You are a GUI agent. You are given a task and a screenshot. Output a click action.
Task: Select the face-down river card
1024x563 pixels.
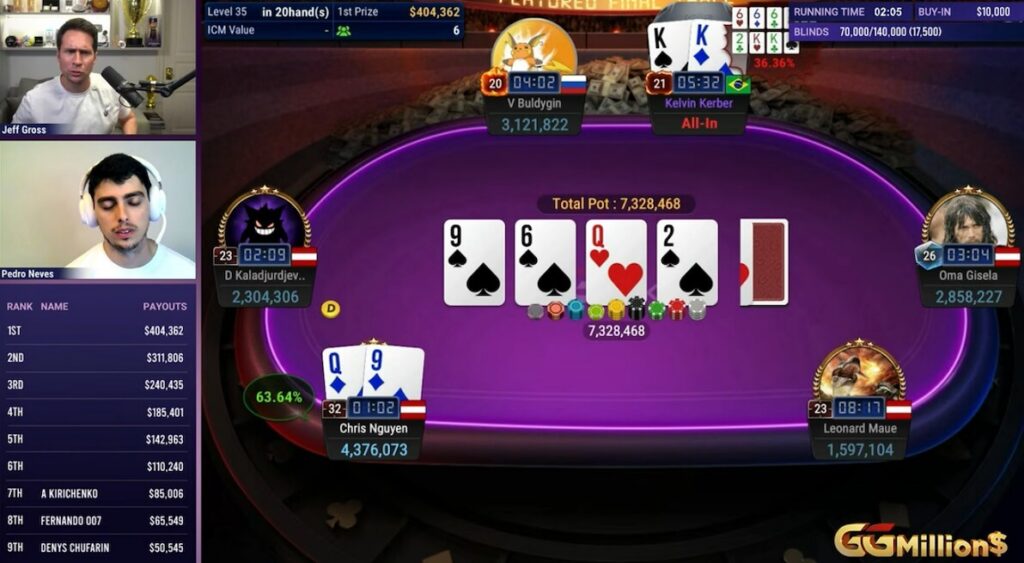point(766,262)
